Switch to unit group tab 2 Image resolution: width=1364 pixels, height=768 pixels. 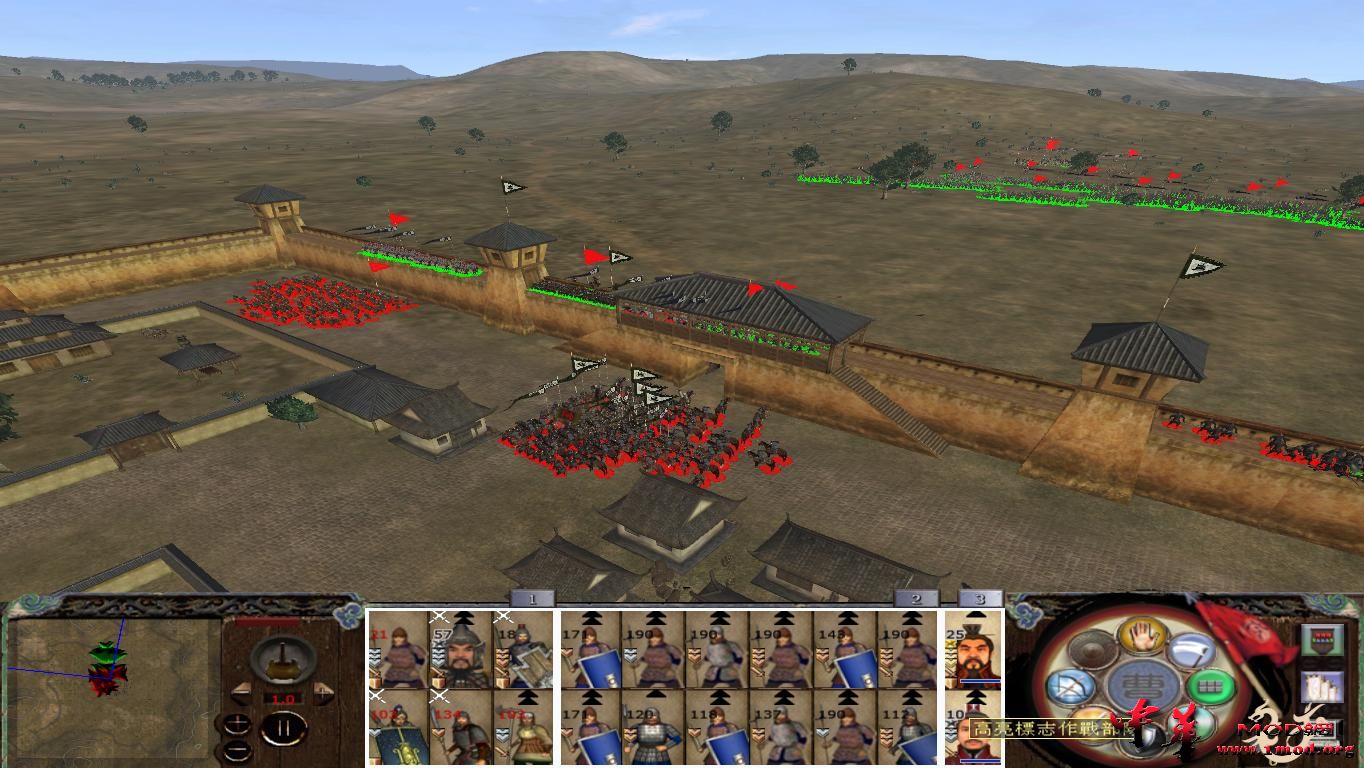915,600
